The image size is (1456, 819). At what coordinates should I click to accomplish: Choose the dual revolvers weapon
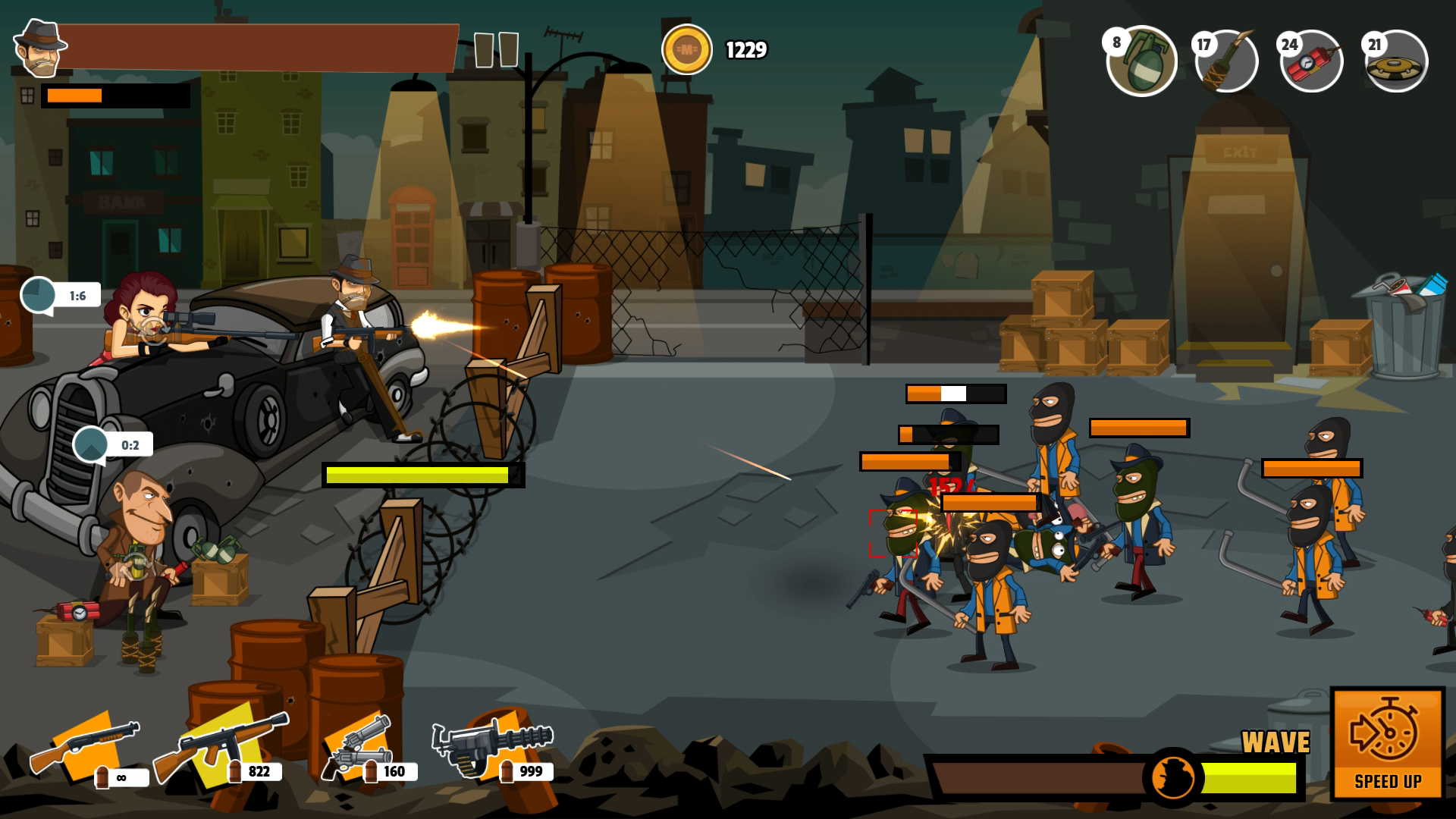(x=356, y=747)
